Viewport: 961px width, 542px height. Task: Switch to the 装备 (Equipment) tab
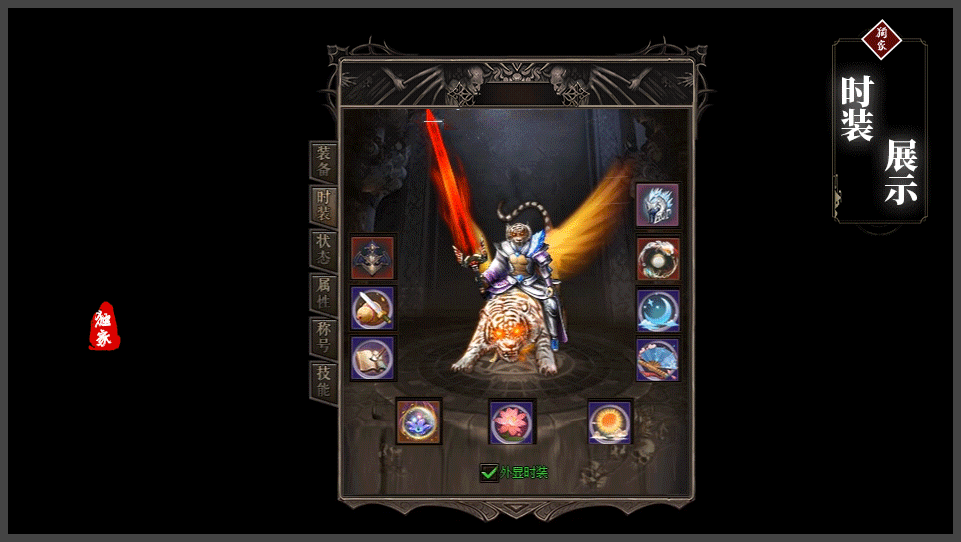[x=323, y=161]
